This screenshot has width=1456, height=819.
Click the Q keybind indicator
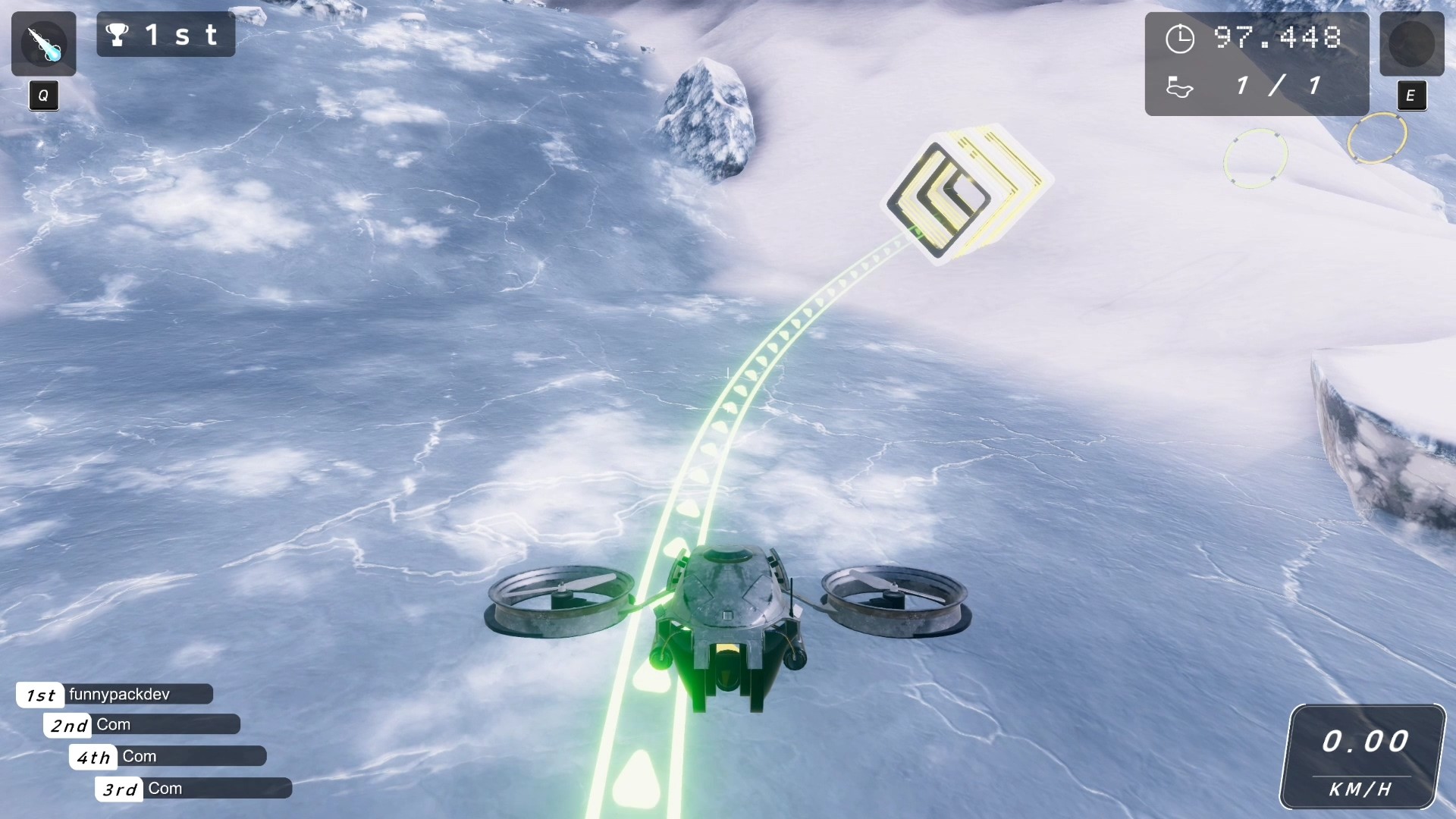point(42,96)
